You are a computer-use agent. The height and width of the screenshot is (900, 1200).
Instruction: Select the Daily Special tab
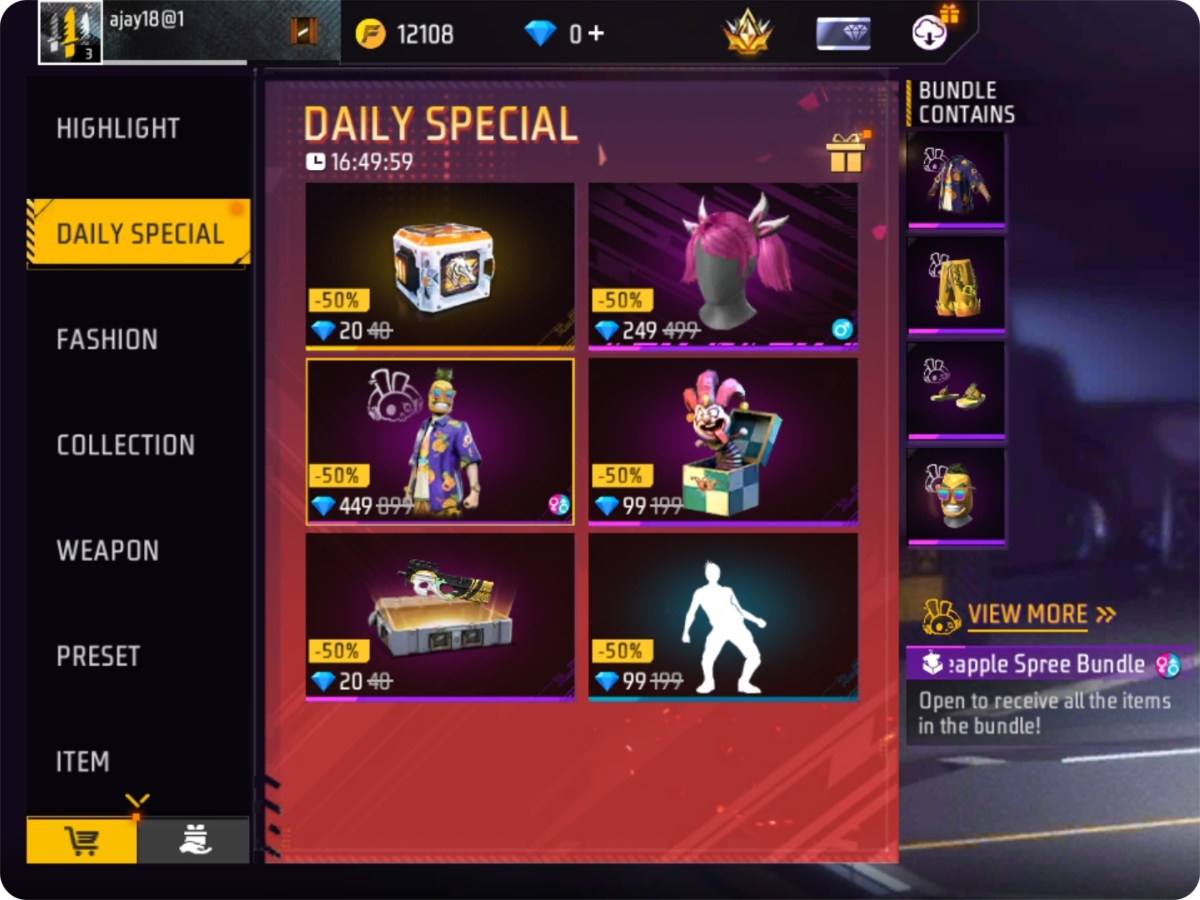(x=139, y=234)
